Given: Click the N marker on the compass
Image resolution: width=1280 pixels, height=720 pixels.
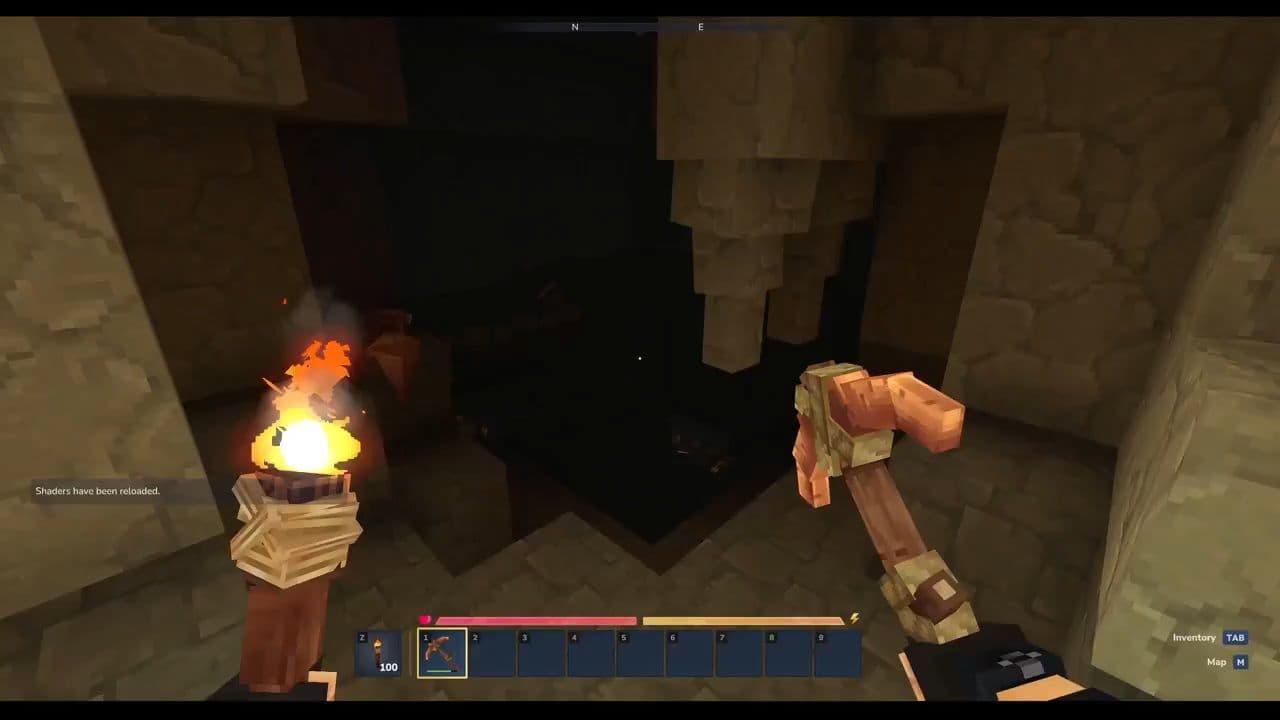Looking at the screenshot, I should pos(573,27).
